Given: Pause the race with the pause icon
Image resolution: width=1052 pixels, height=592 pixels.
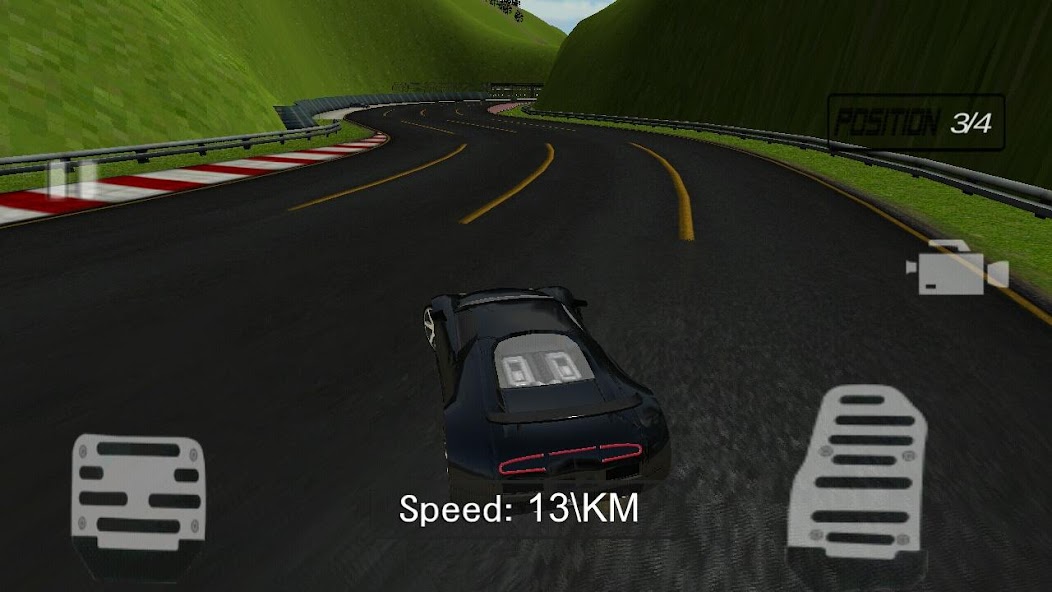Looking at the screenshot, I should pos(73,180).
